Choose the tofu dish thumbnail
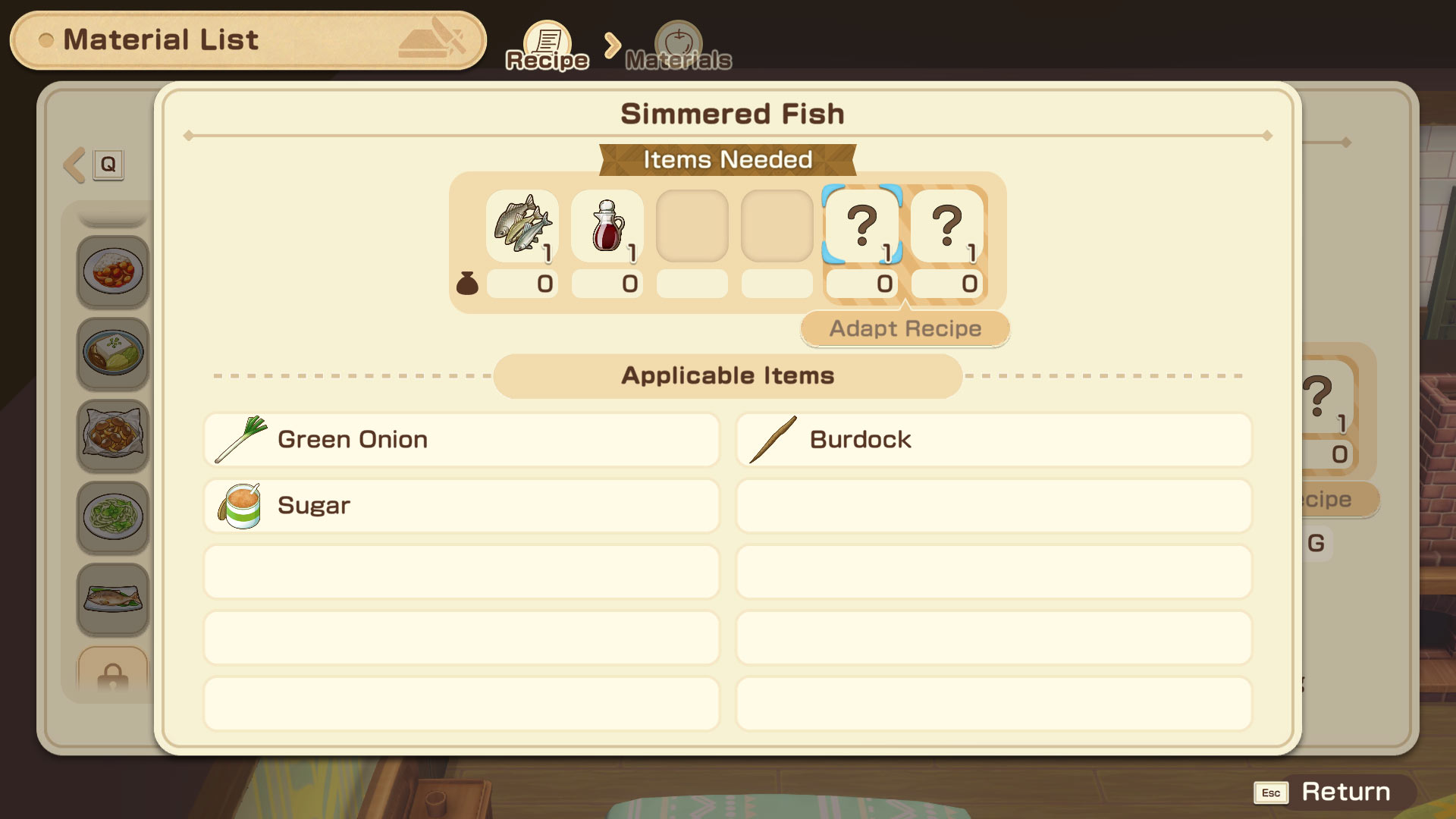Image resolution: width=1456 pixels, height=819 pixels. (x=113, y=353)
